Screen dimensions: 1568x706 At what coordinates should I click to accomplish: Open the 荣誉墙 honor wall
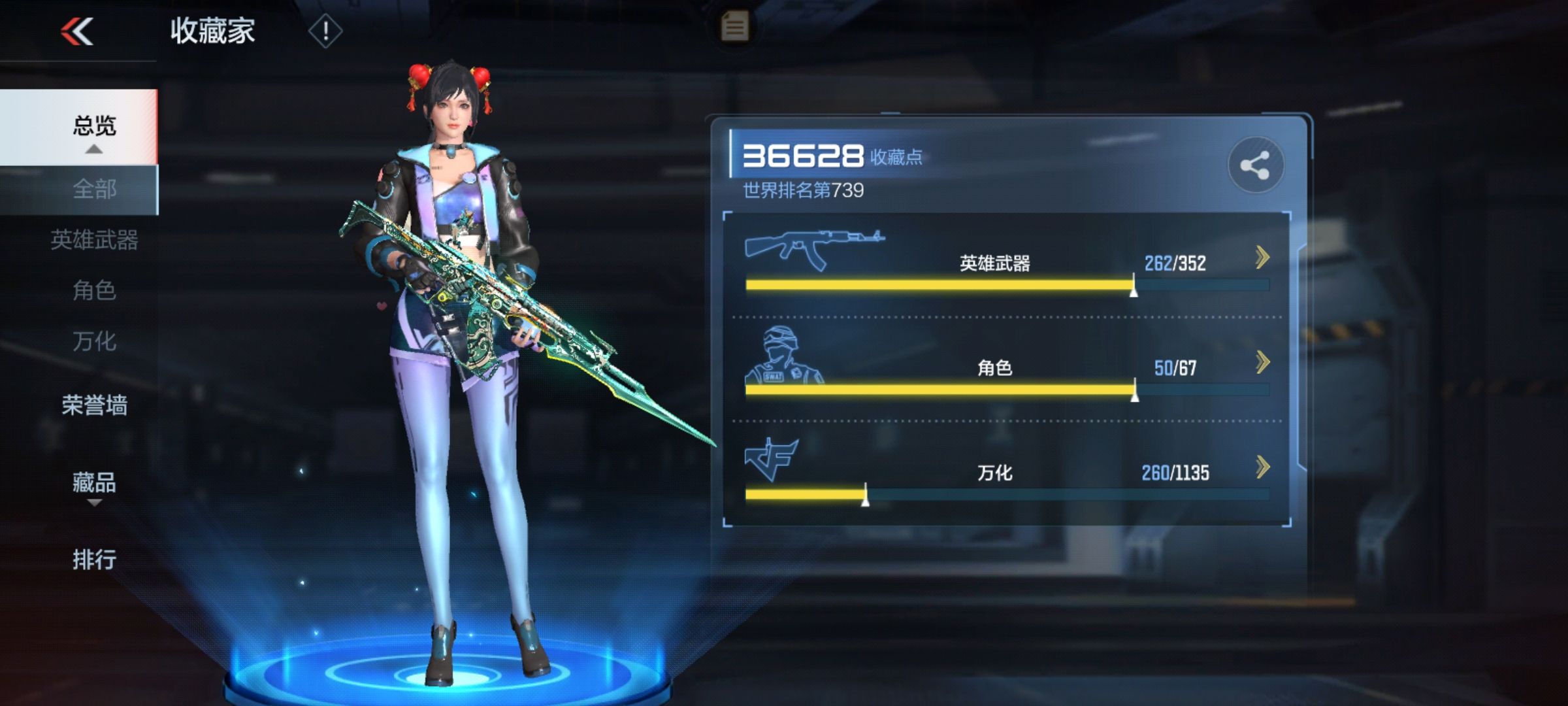[x=94, y=405]
